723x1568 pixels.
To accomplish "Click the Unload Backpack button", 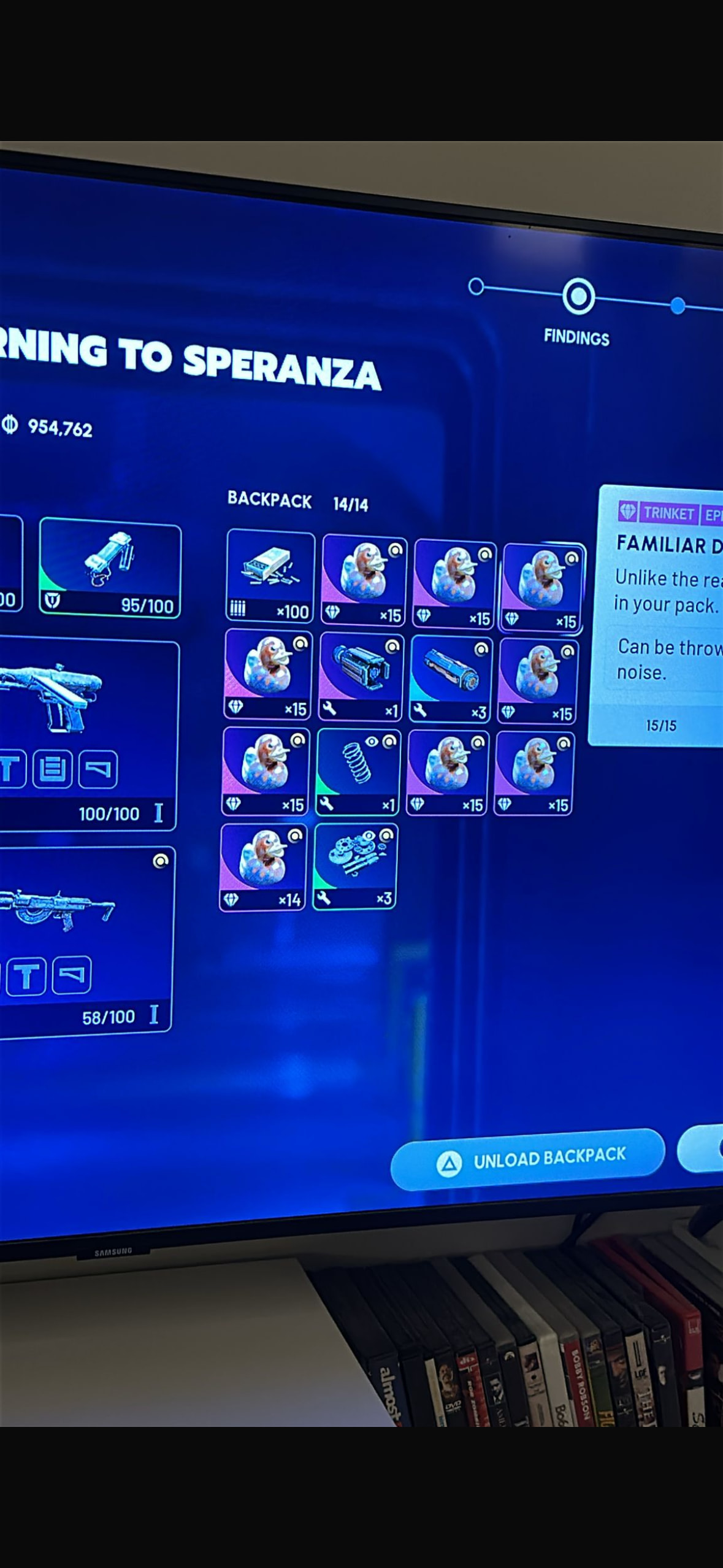I will click(528, 1159).
